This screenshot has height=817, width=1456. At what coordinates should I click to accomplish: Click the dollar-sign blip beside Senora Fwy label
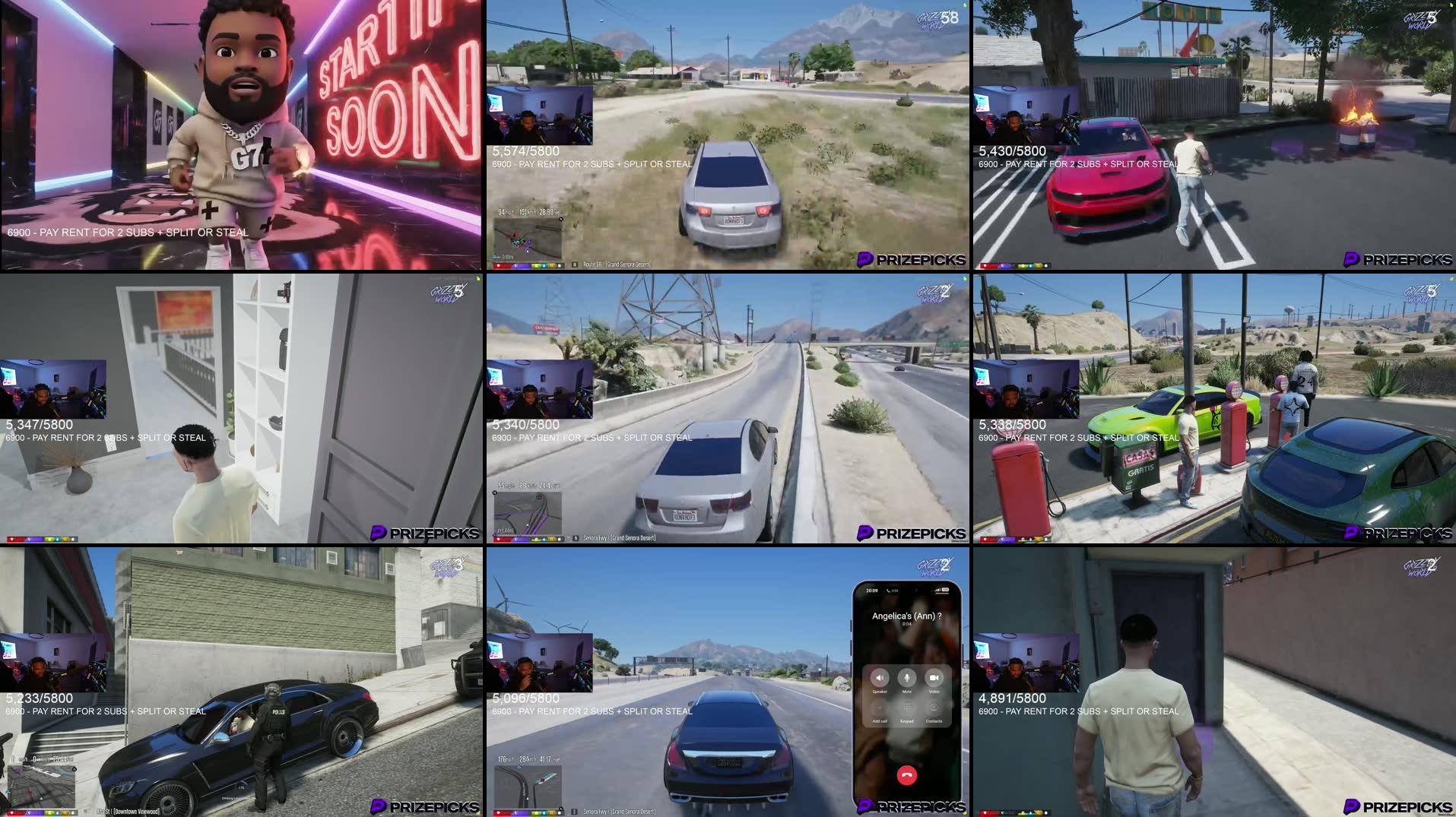(x=574, y=812)
